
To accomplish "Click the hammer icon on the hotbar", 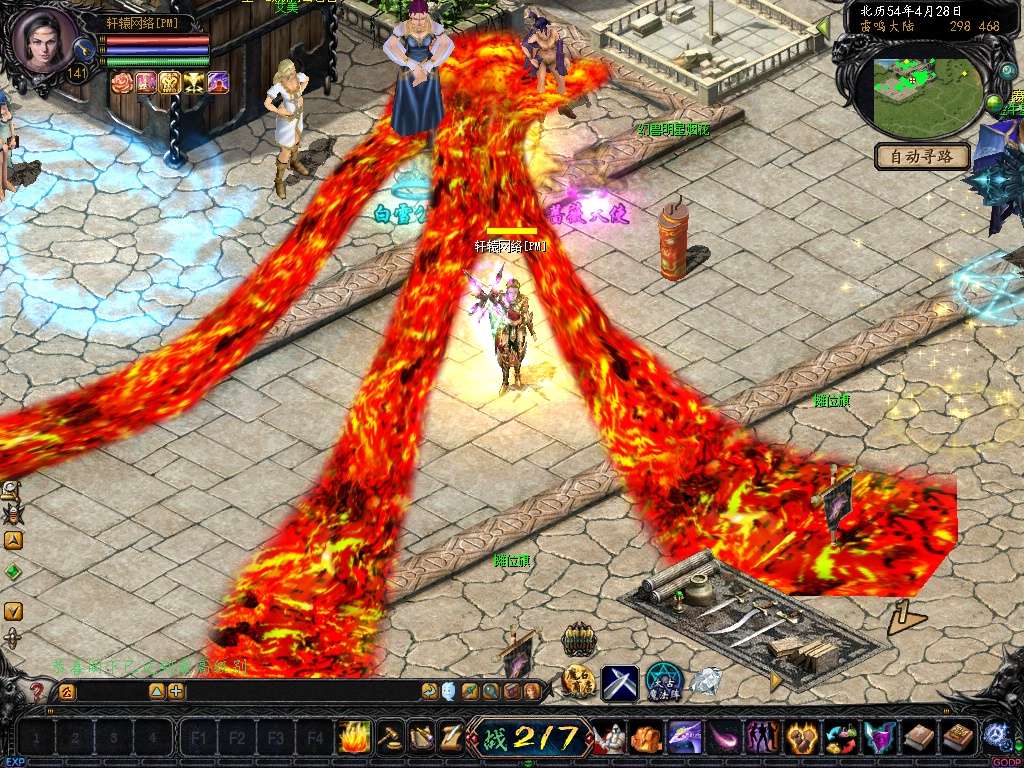I will [x=391, y=738].
